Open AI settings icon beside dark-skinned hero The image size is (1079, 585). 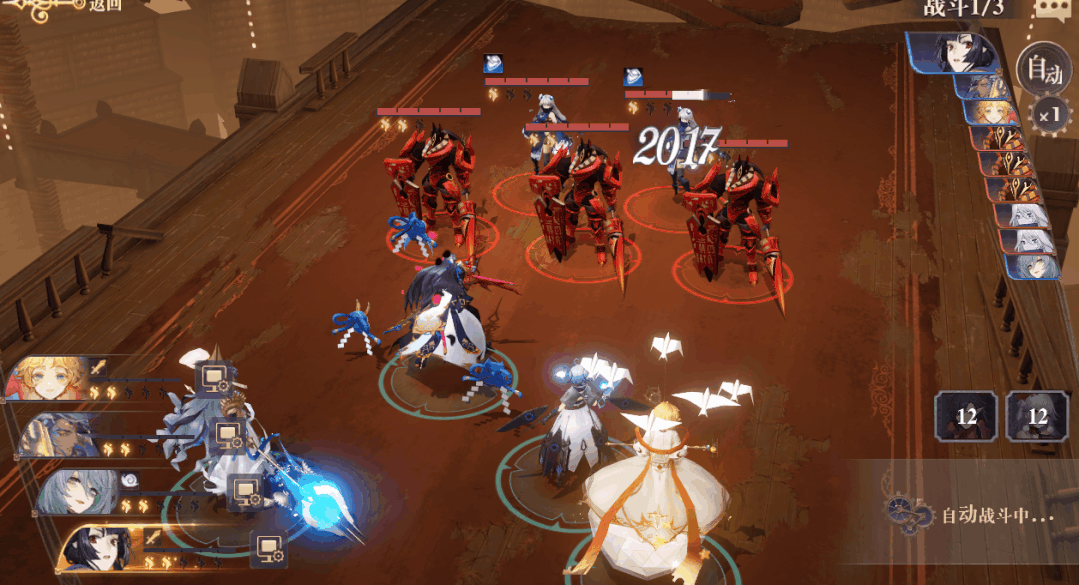pos(230,434)
